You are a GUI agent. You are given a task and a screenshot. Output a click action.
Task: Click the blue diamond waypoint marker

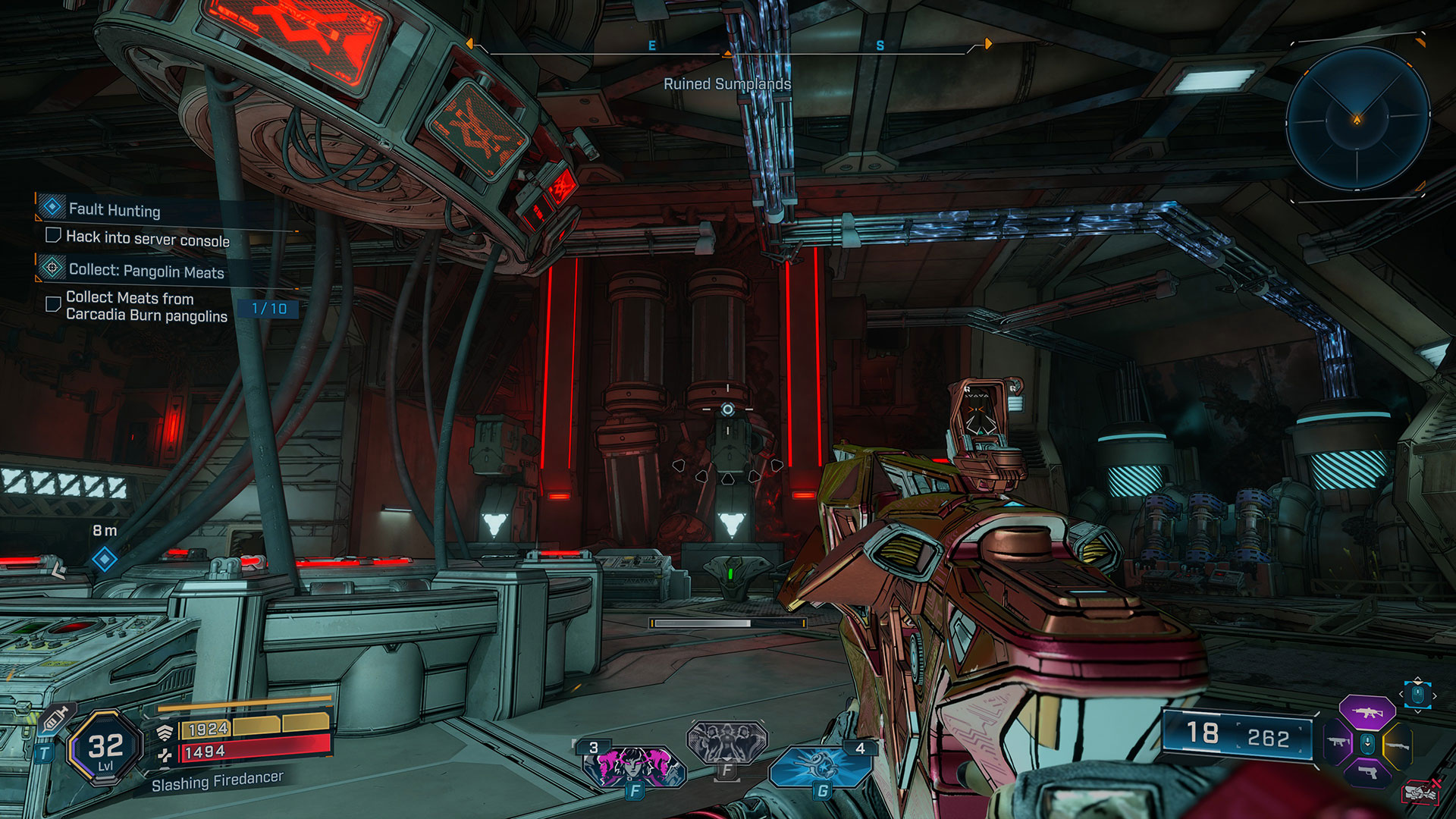tap(104, 560)
